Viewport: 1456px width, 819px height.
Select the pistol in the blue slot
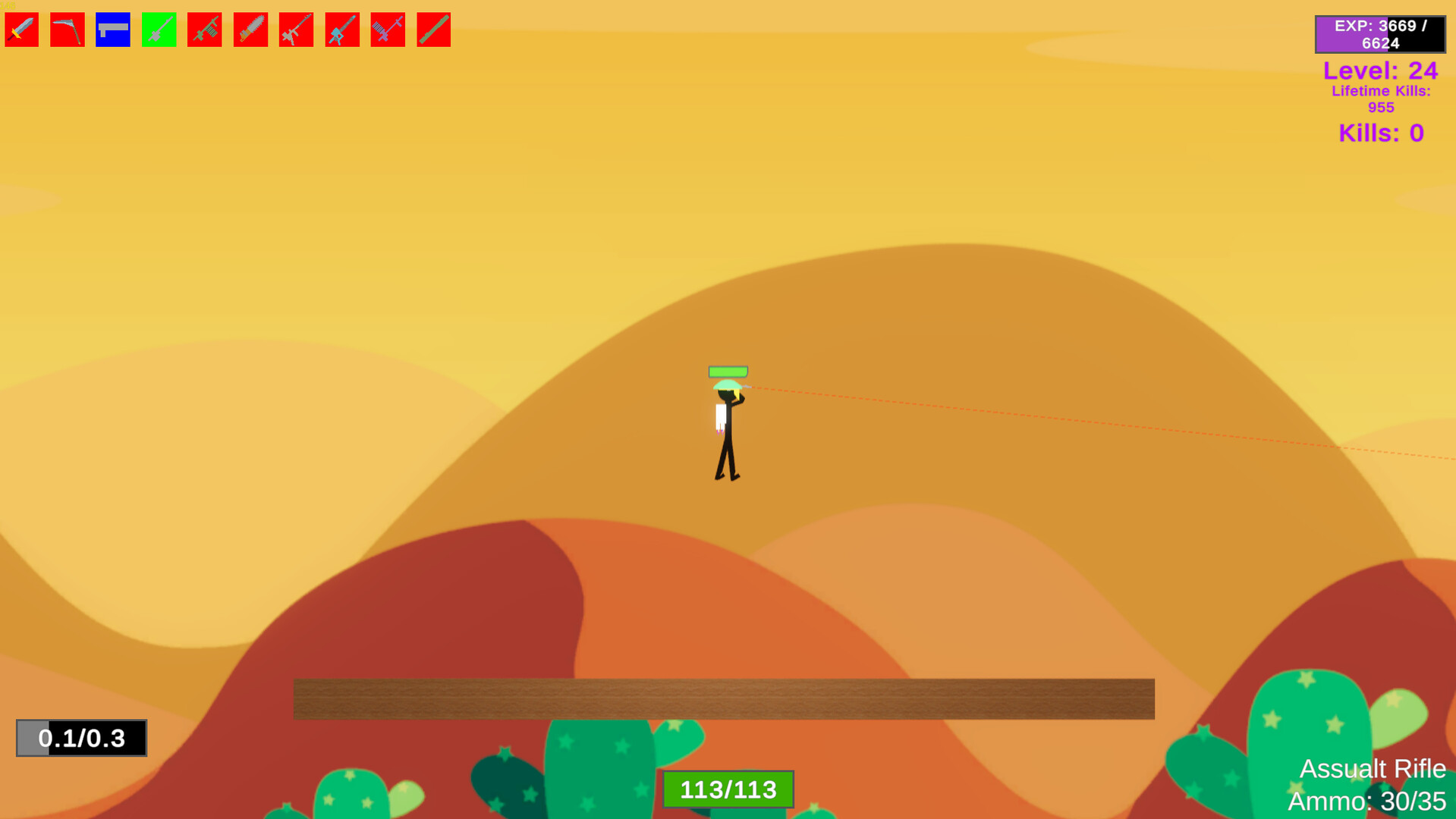[112, 30]
